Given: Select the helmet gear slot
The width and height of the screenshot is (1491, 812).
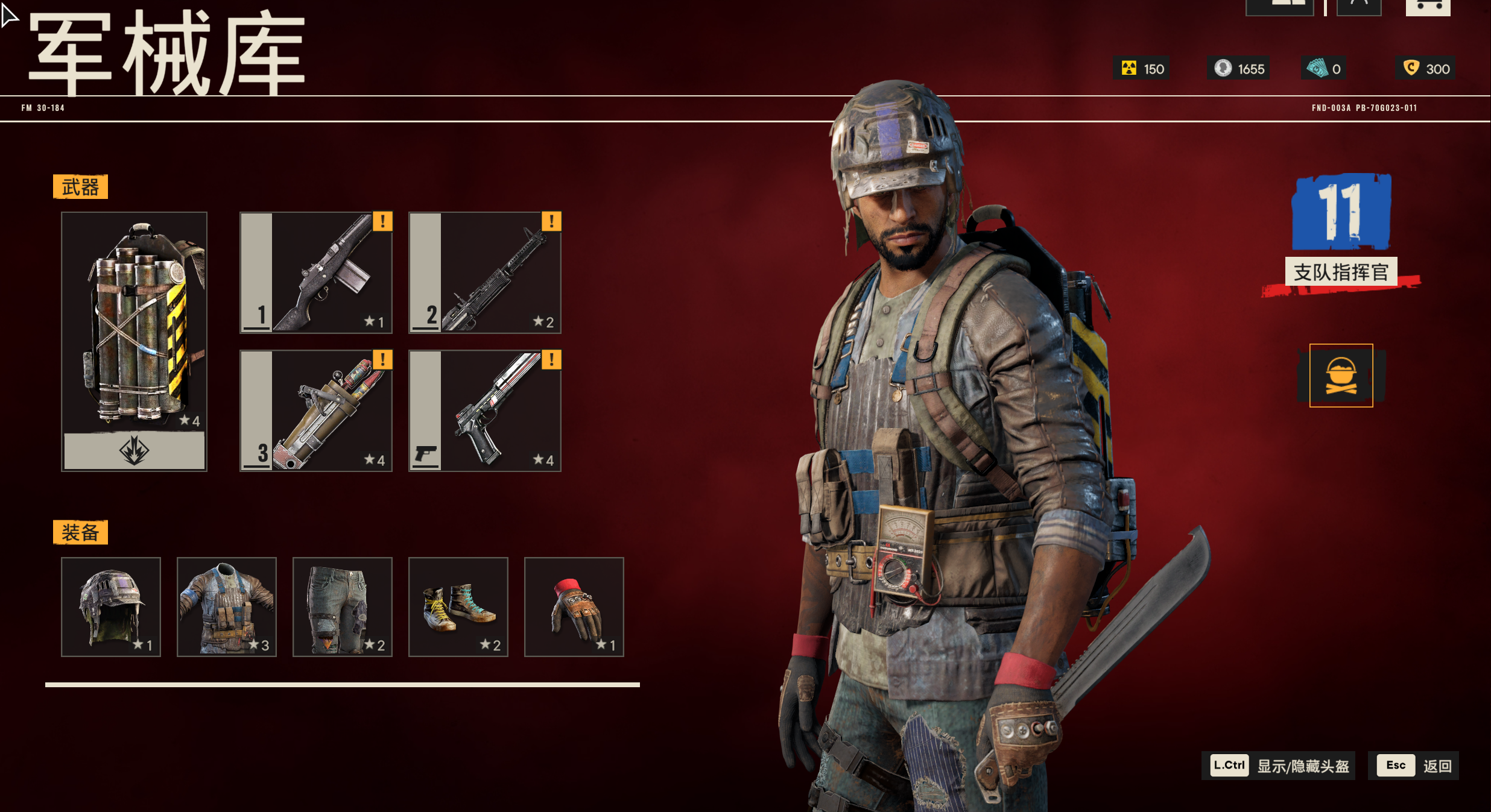Looking at the screenshot, I should pos(111,606).
